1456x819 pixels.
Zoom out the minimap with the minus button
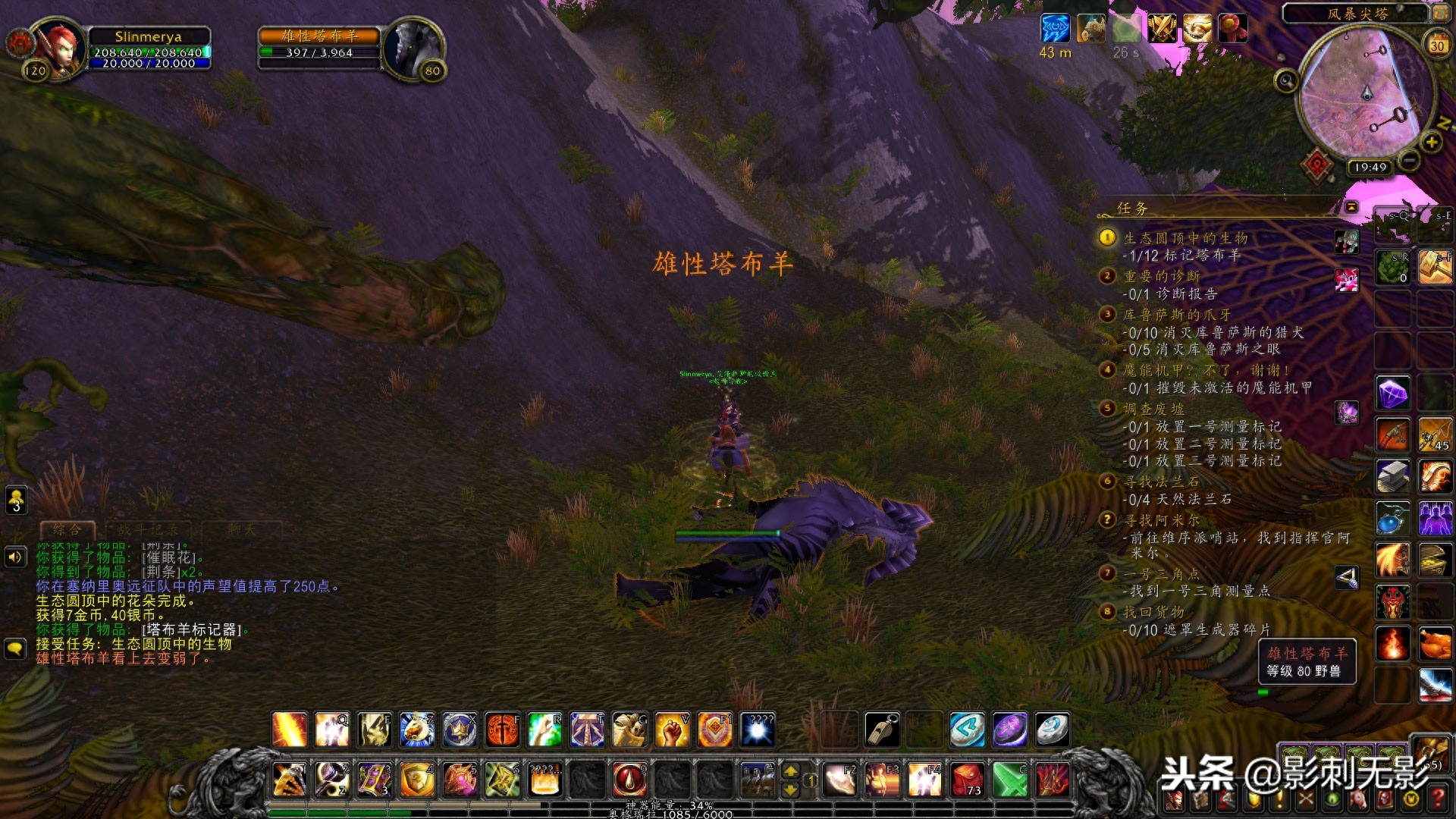[1409, 160]
